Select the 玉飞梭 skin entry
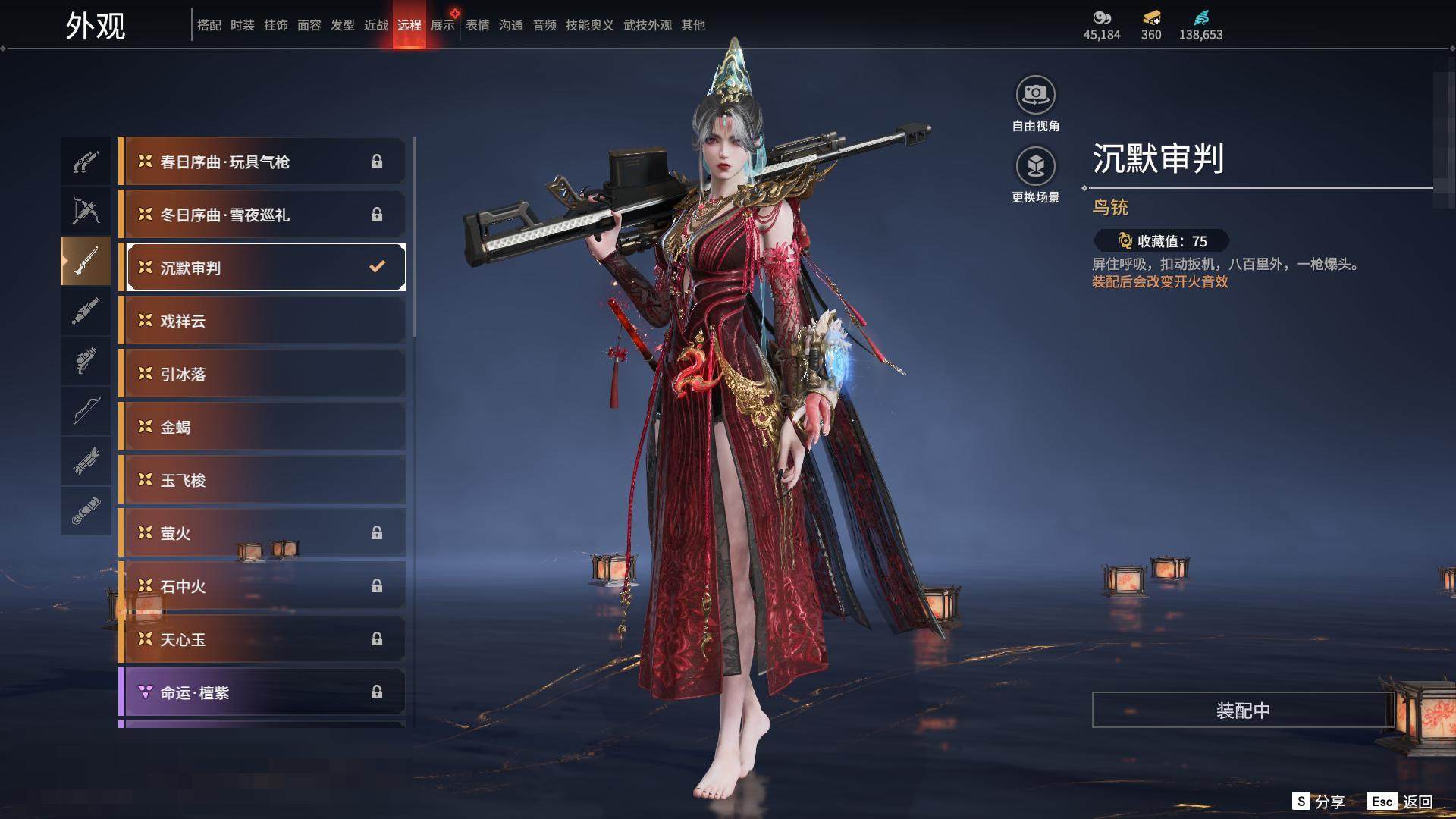1456x819 pixels. [262, 480]
